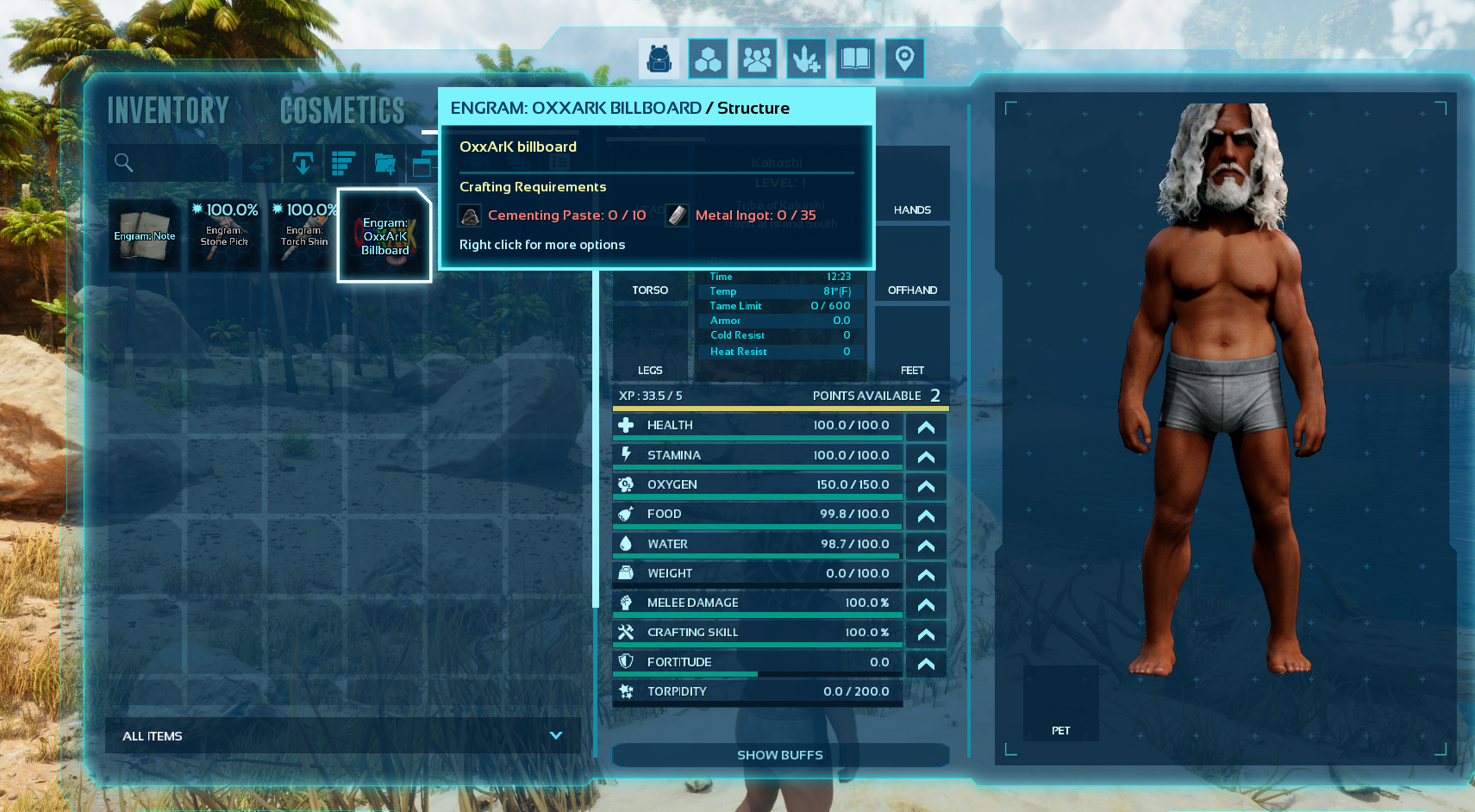Select the Engram: Note item slot
Screen dimensions: 1475x812
click(x=145, y=235)
